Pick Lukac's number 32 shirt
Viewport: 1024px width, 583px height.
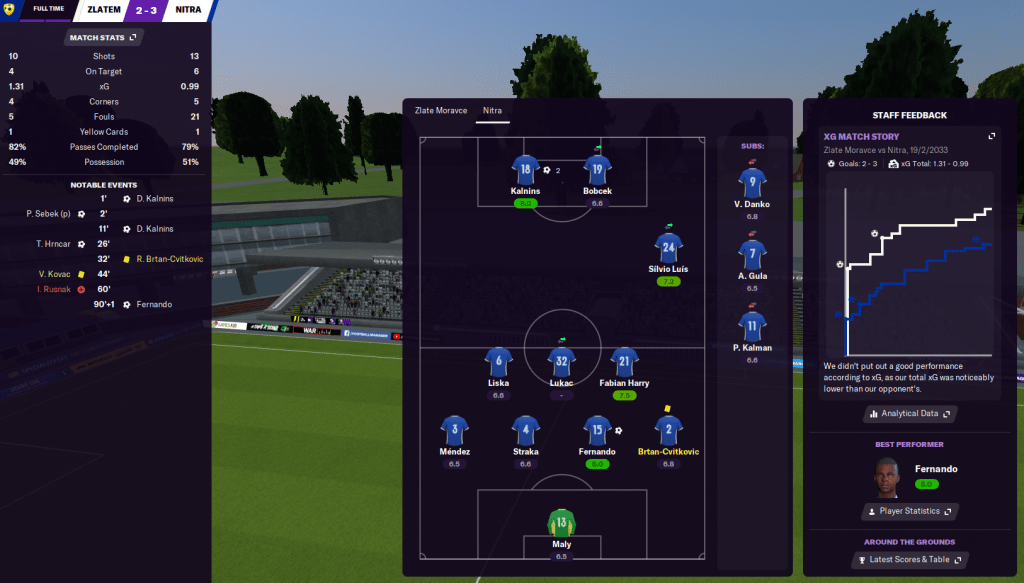click(x=562, y=363)
